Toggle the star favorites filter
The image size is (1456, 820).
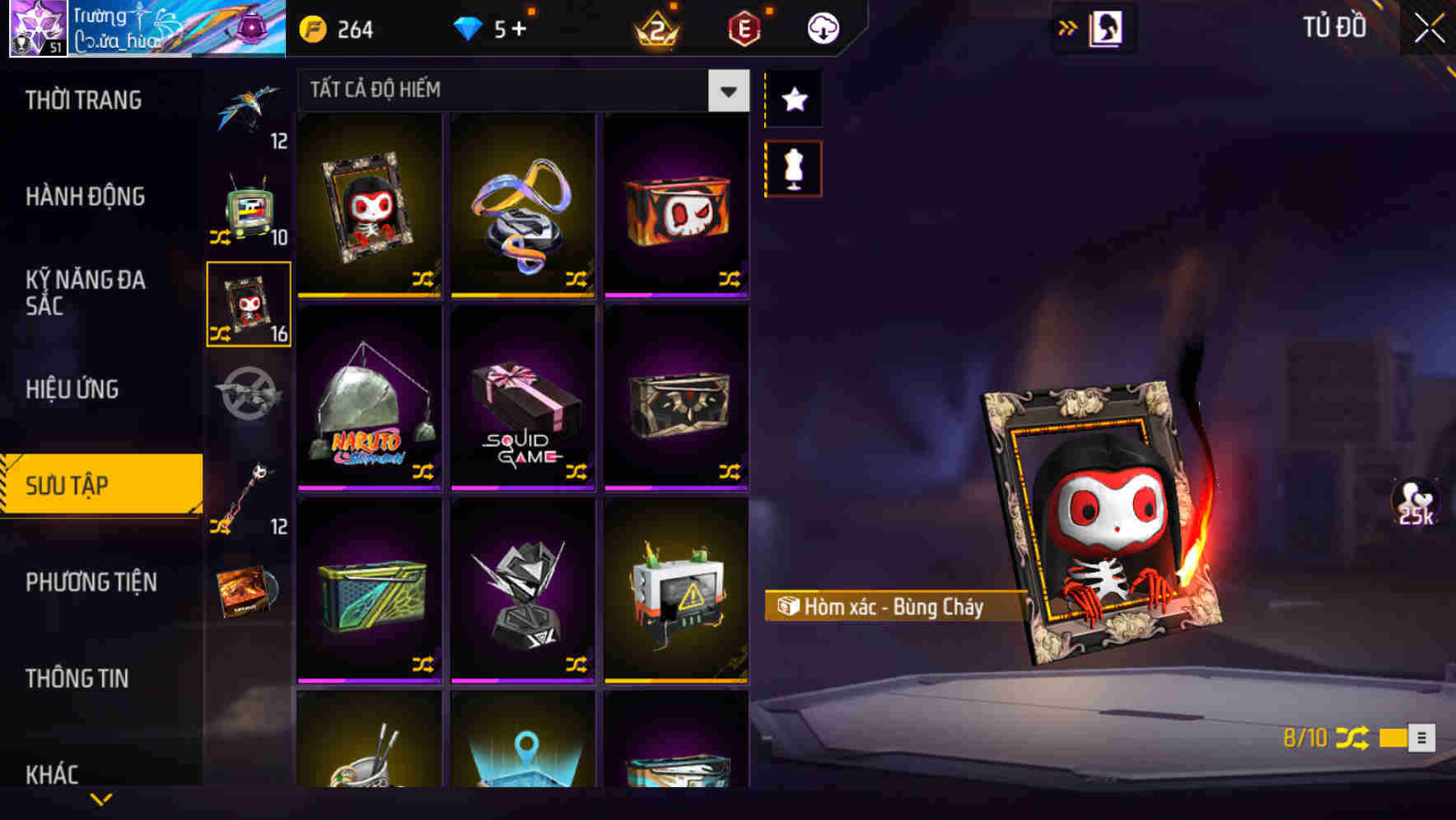793,100
